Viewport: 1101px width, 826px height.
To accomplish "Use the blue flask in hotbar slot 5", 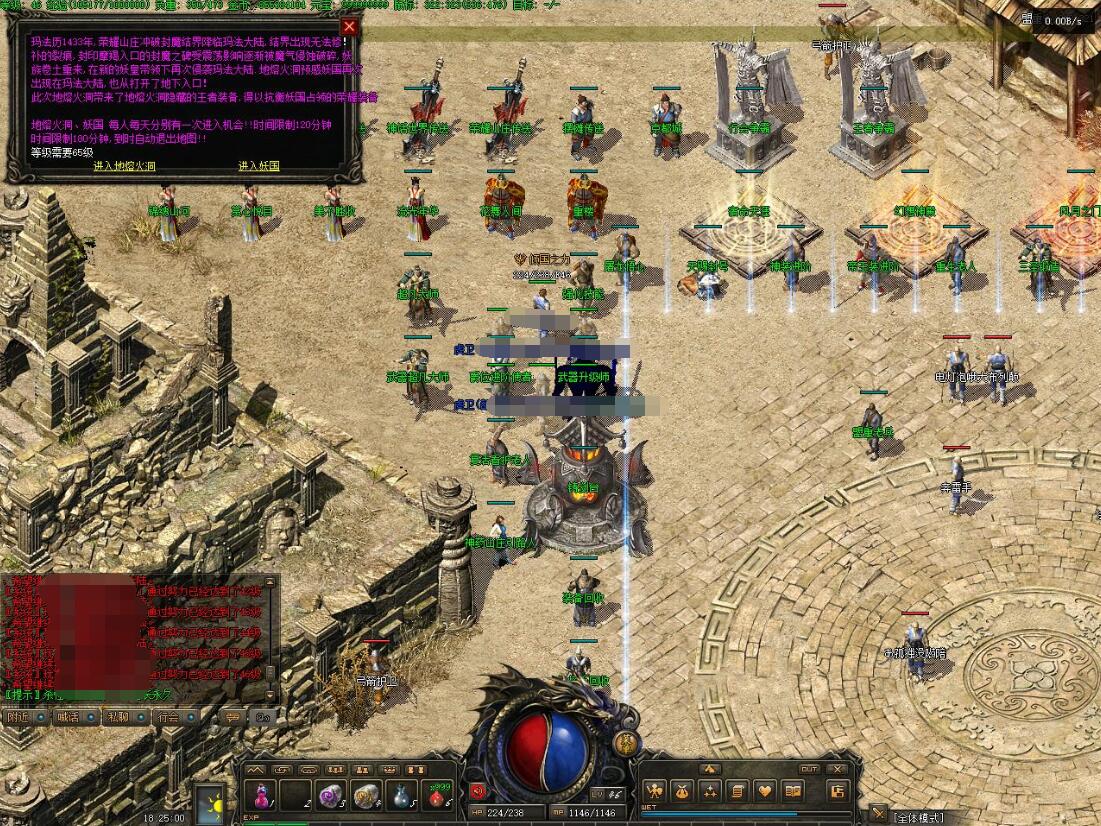I will click(x=399, y=797).
